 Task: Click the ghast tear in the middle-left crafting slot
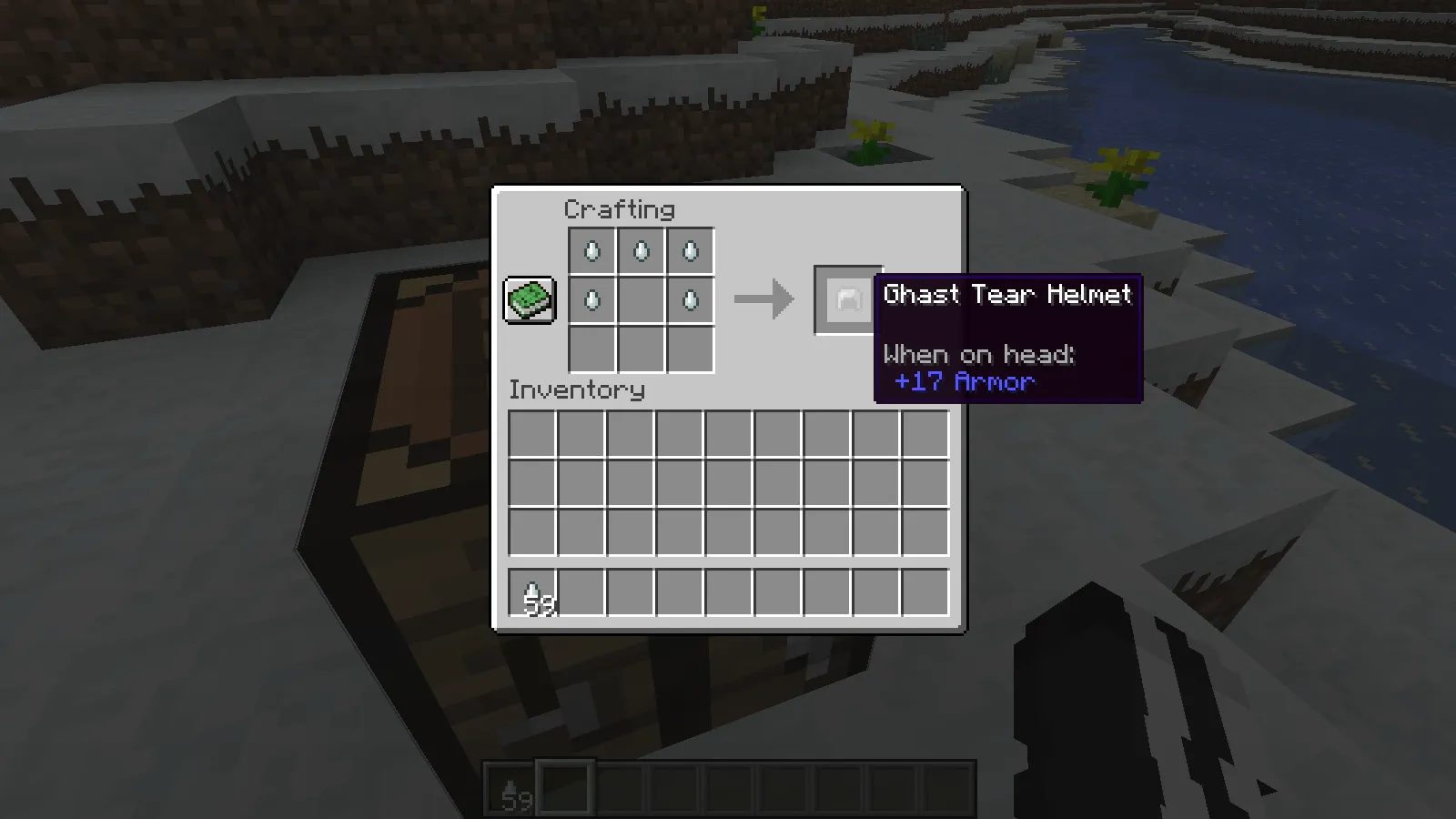(591, 300)
